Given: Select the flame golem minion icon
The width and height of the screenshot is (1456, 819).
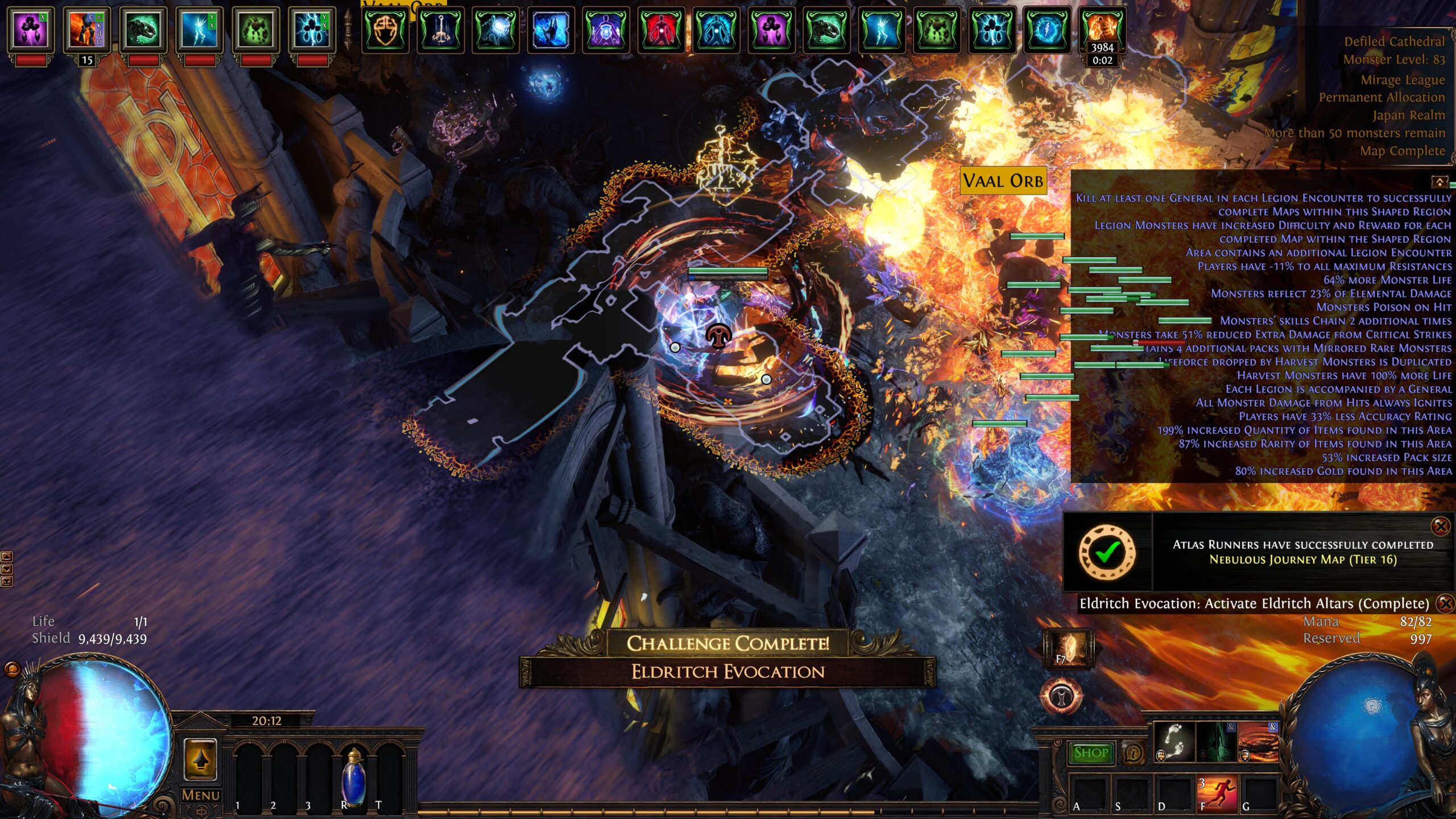Looking at the screenshot, I should pos(86,30).
